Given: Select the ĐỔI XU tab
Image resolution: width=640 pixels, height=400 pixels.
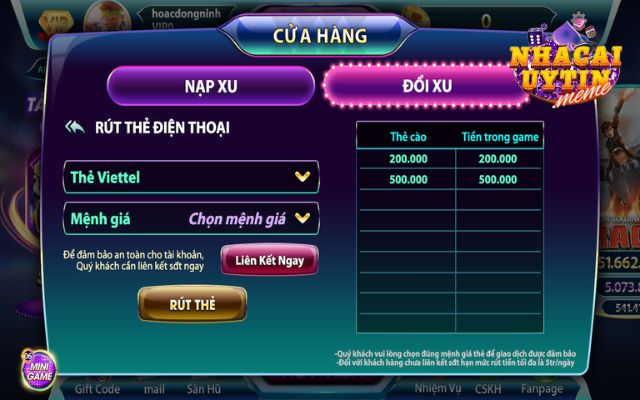Looking at the screenshot, I should click(x=429, y=85).
